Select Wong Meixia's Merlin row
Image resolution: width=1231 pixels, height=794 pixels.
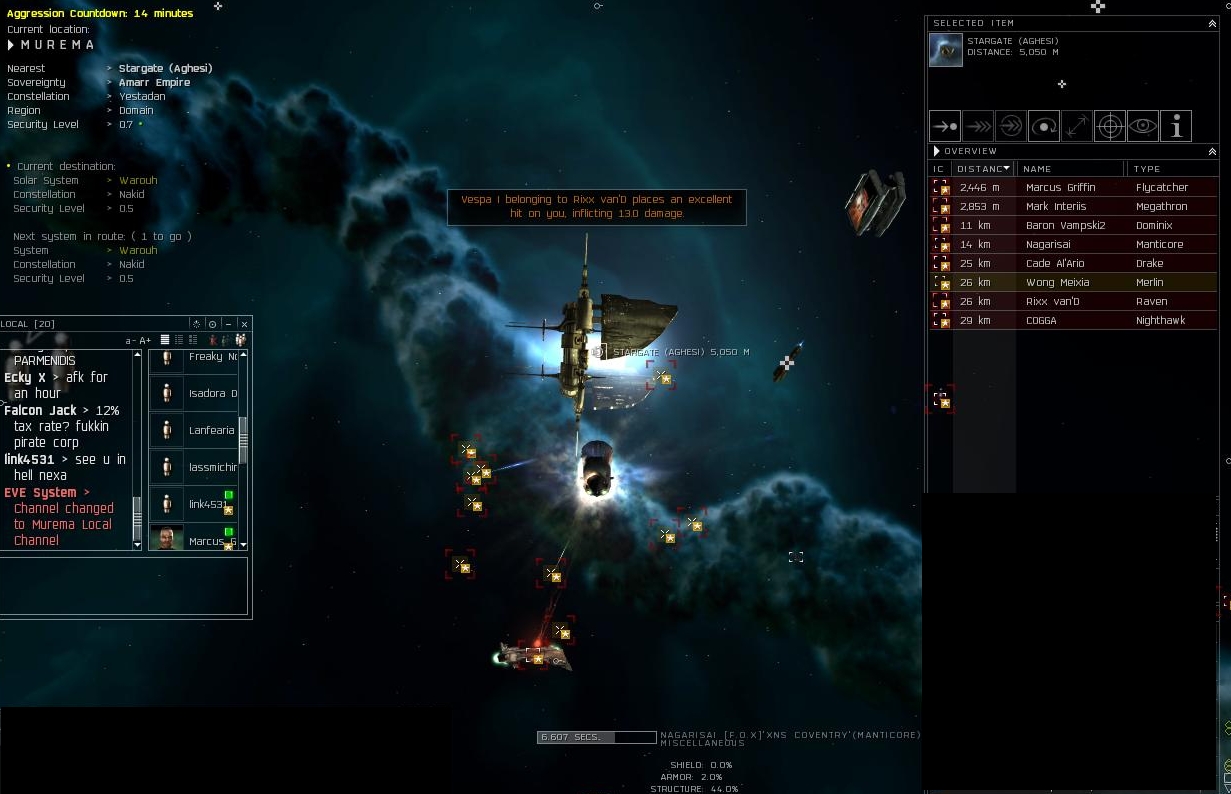(1060, 282)
